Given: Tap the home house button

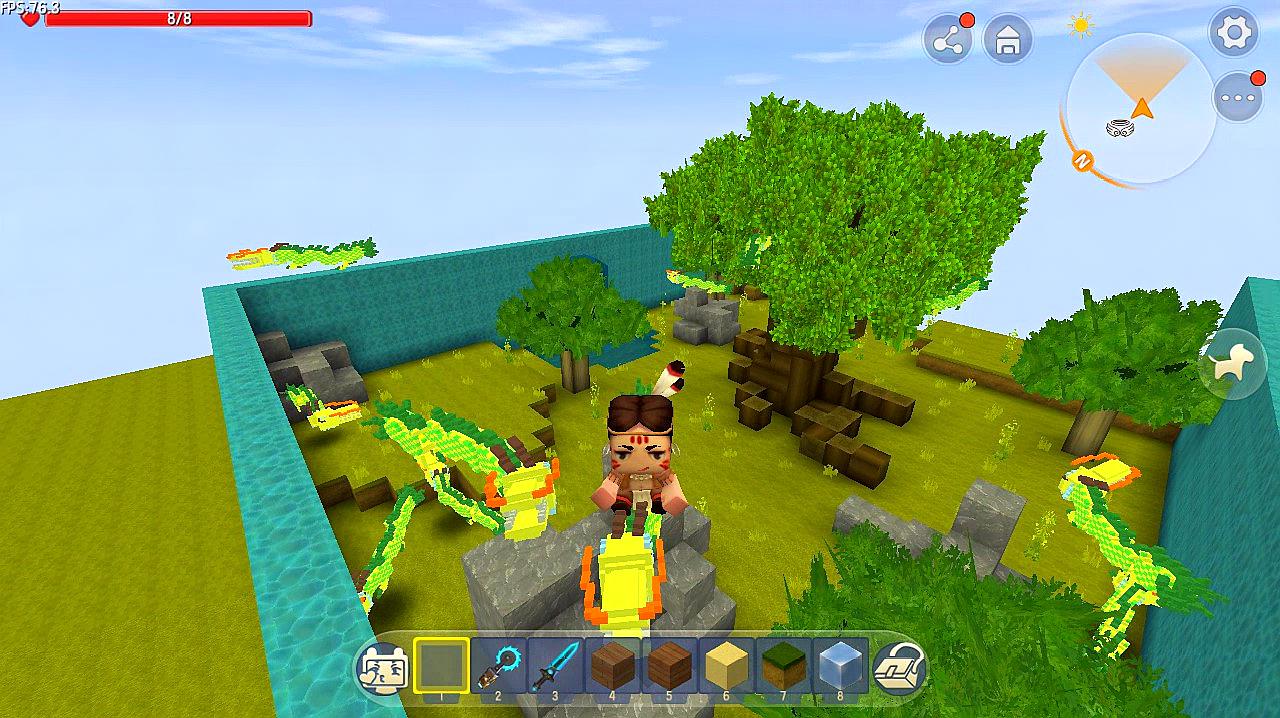Looking at the screenshot, I should tap(1007, 40).
